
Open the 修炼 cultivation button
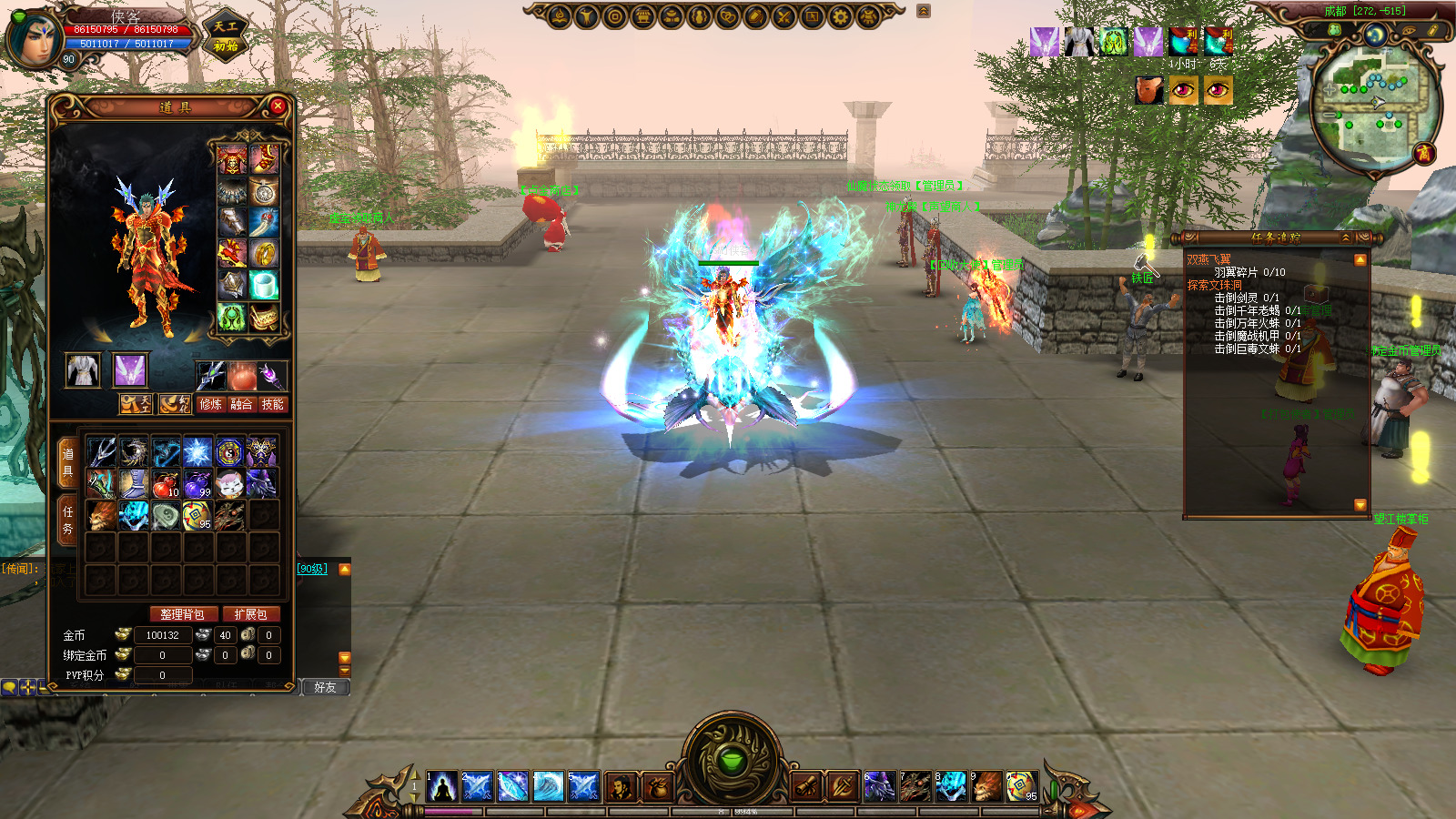click(x=210, y=404)
